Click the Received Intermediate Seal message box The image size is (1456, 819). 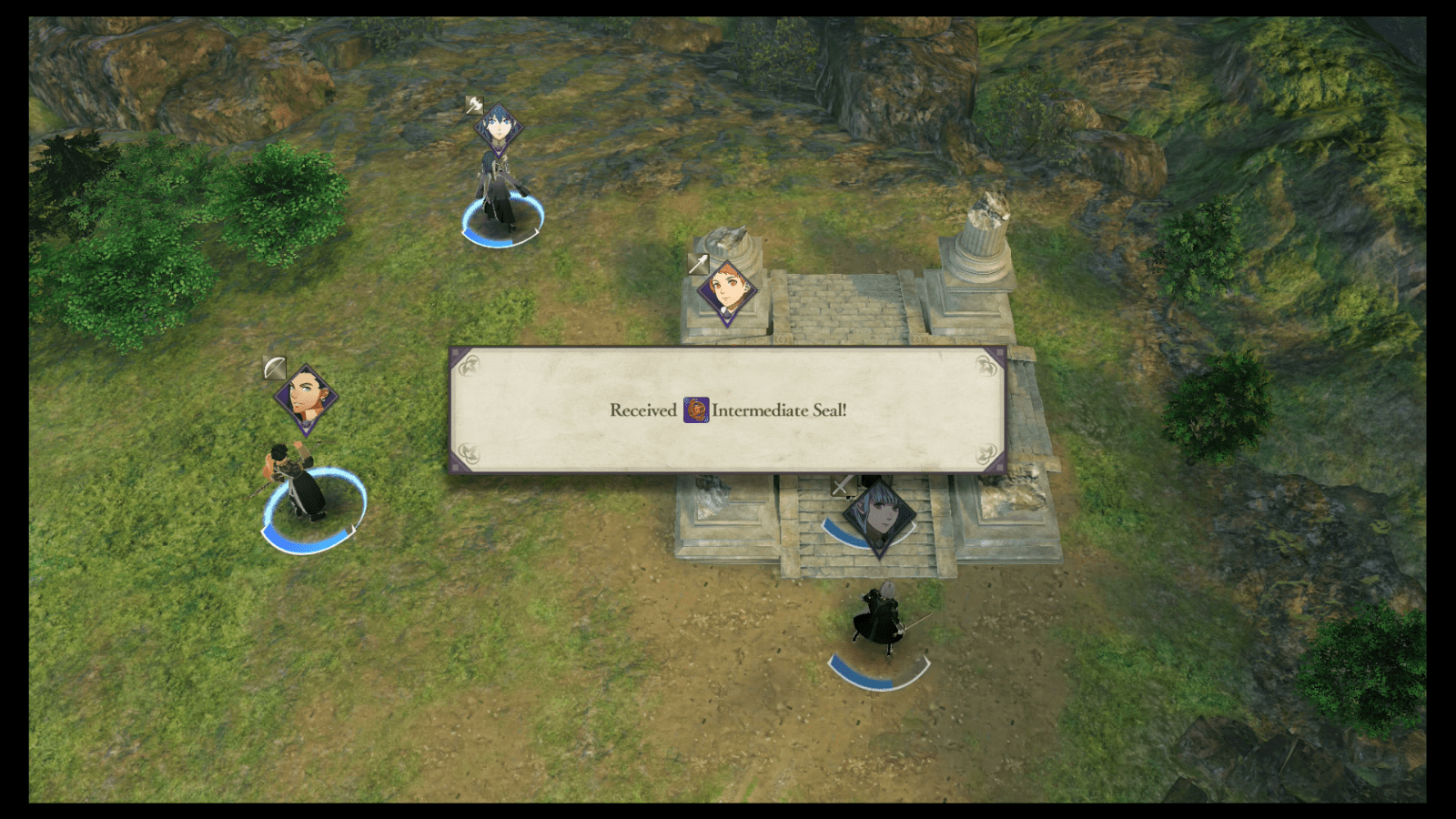(x=728, y=410)
